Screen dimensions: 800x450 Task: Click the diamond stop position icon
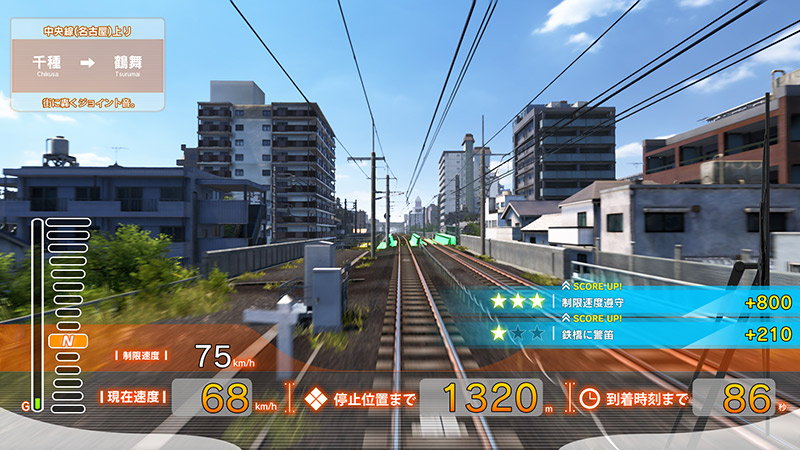(316, 398)
